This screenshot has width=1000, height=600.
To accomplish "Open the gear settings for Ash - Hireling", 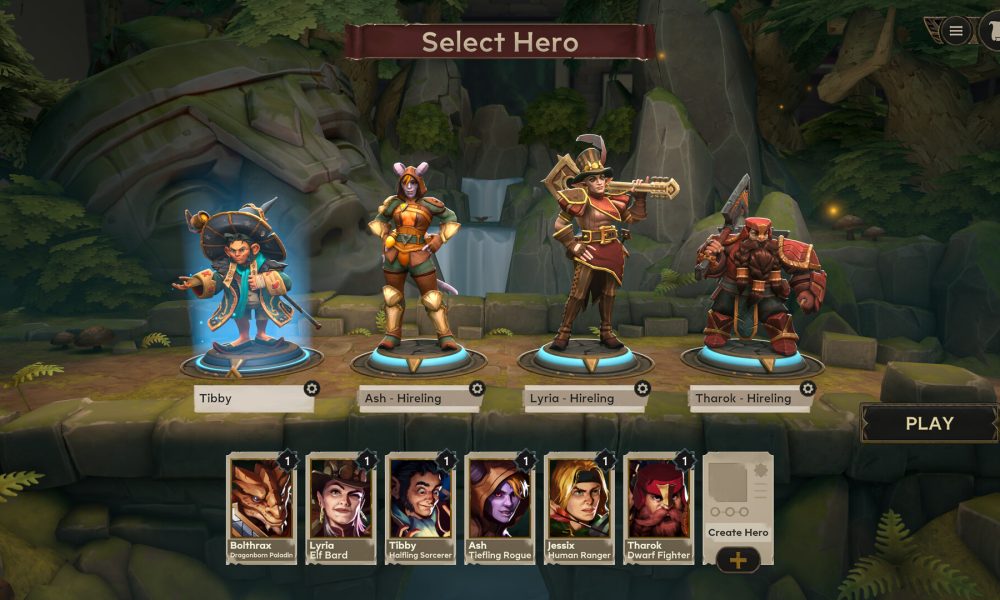I will tap(477, 388).
